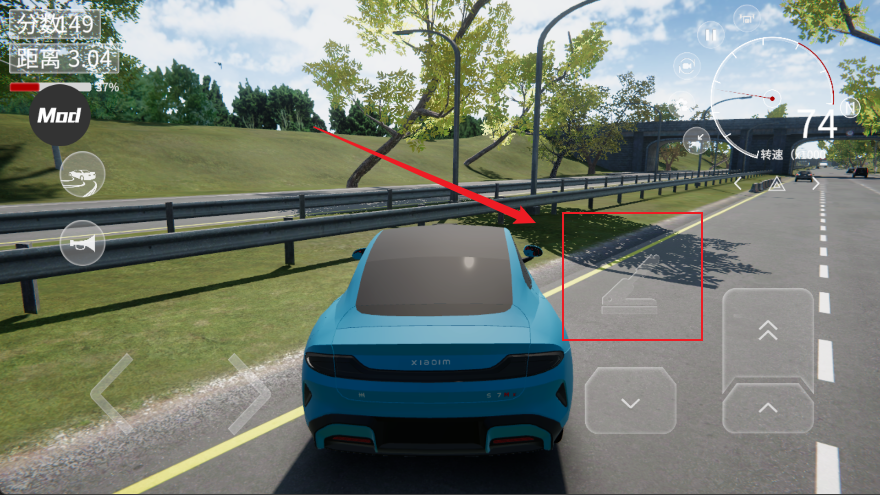Tap the steer left arrow
This screenshot has height=495, width=880.
point(111,393)
